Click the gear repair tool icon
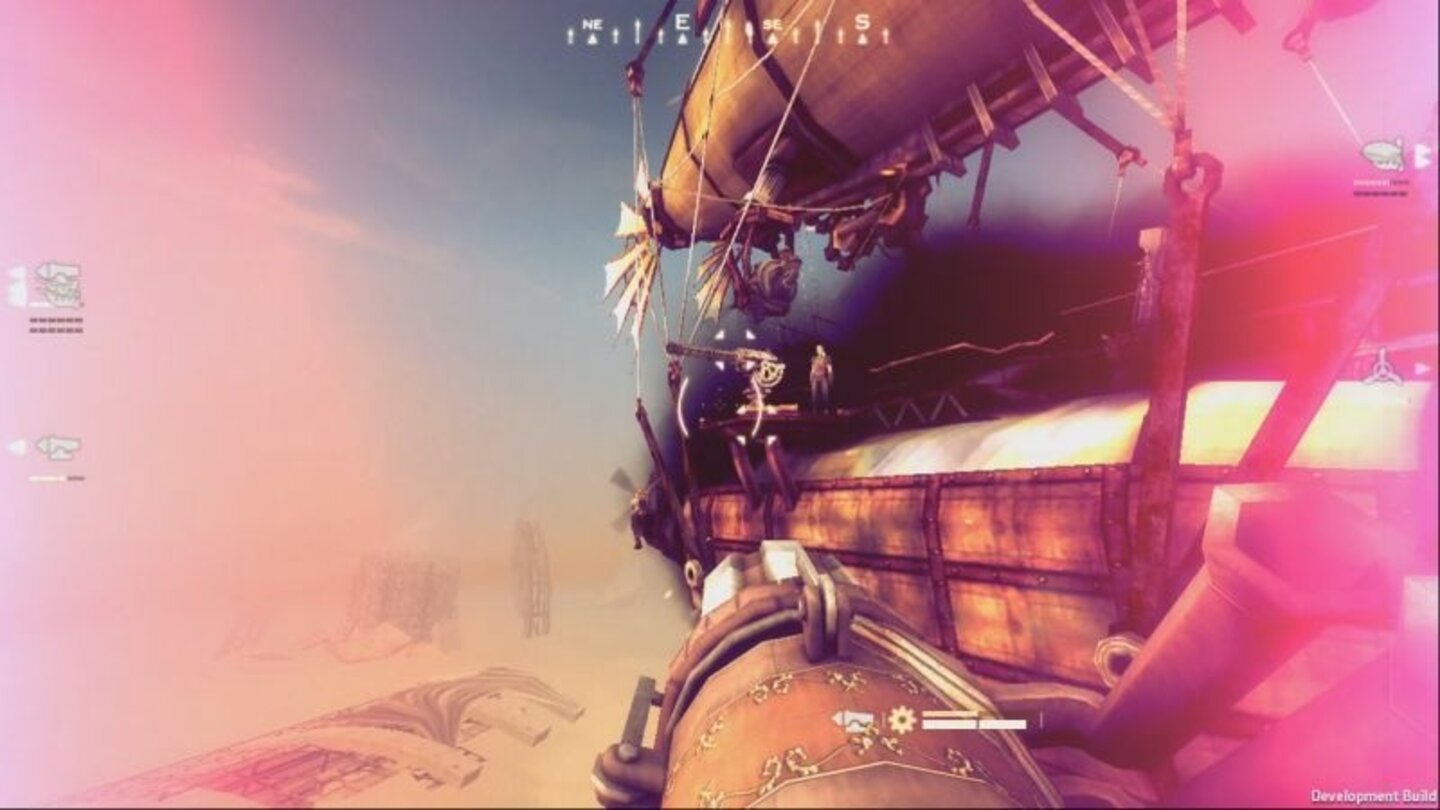Image resolution: width=1440 pixels, height=810 pixels. tap(901, 719)
